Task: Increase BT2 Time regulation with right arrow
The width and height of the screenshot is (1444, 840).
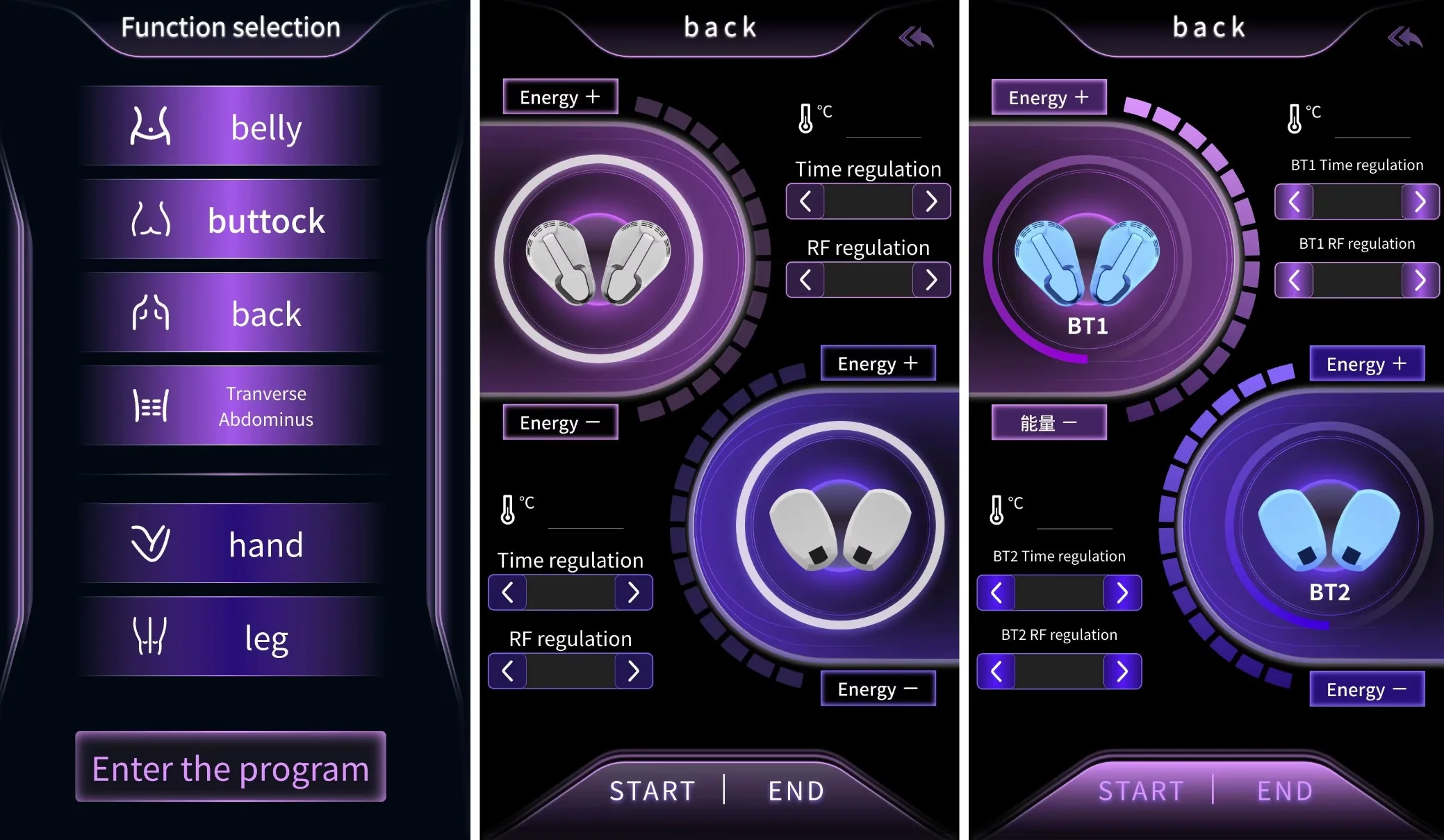Action: [x=1122, y=593]
